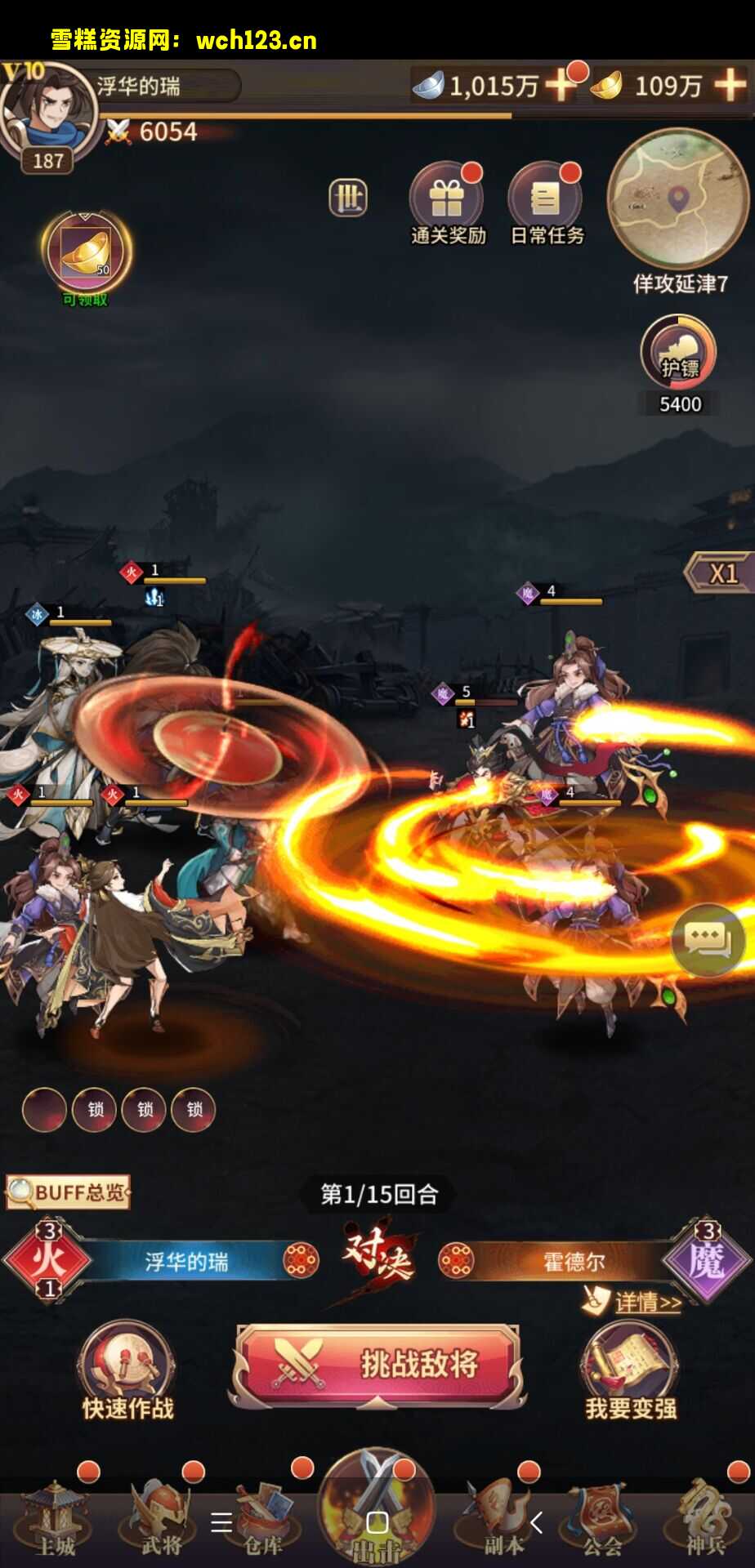
Task: Open the 护镖 escort icon
Action: (x=679, y=353)
